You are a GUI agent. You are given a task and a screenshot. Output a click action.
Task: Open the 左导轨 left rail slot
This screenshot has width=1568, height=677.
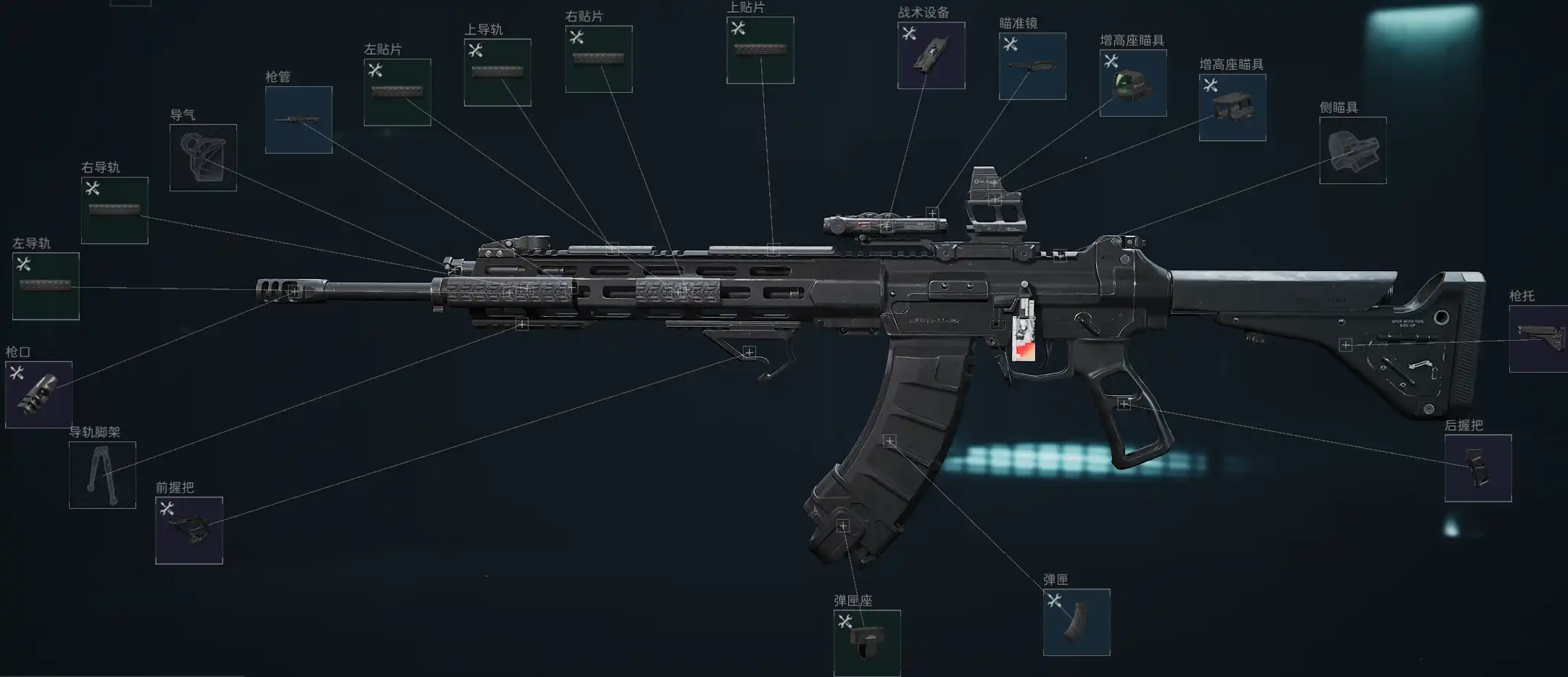[x=46, y=286]
